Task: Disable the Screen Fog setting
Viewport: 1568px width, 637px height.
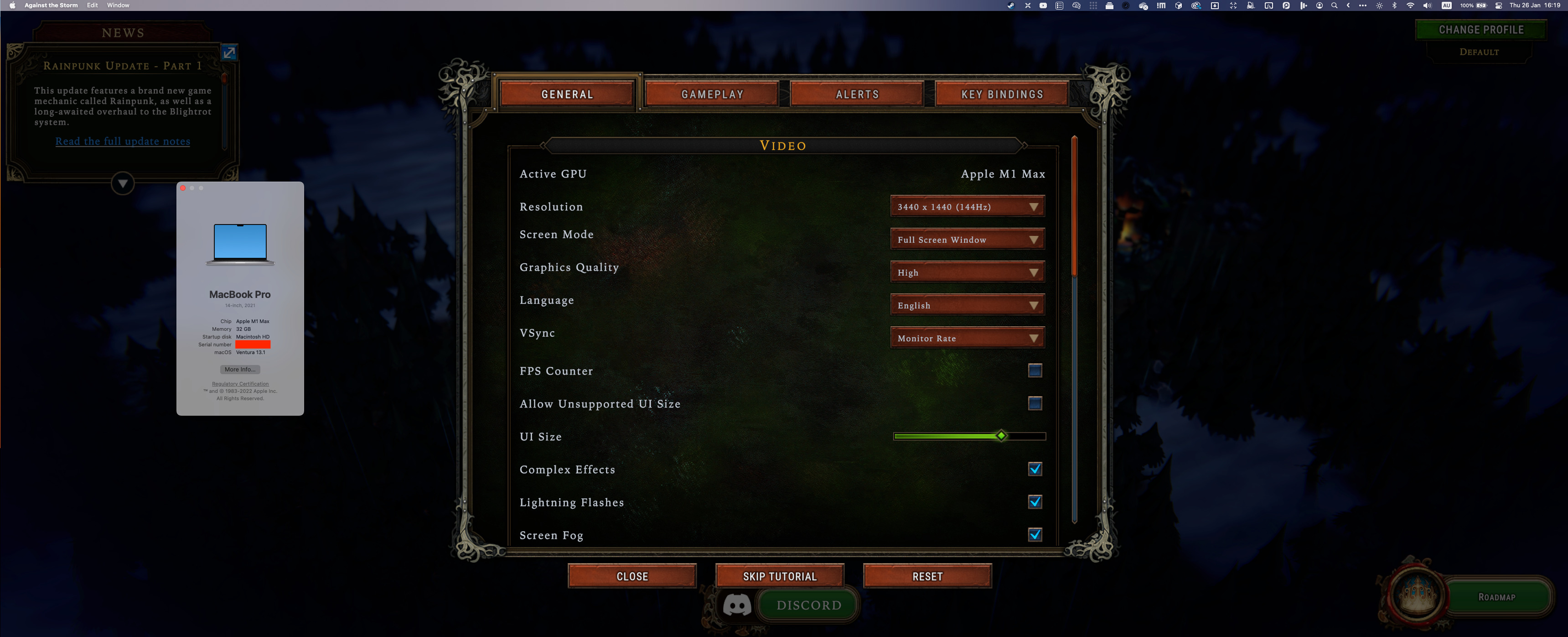Action: (x=1036, y=535)
